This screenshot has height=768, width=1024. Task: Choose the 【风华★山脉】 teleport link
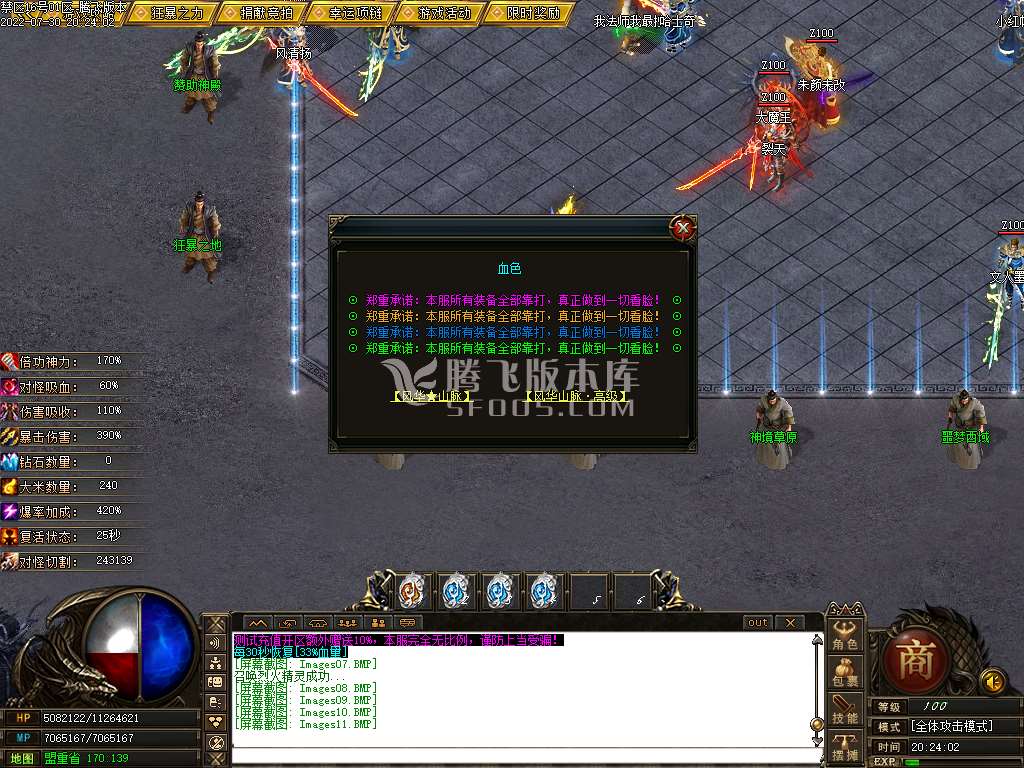point(431,396)
